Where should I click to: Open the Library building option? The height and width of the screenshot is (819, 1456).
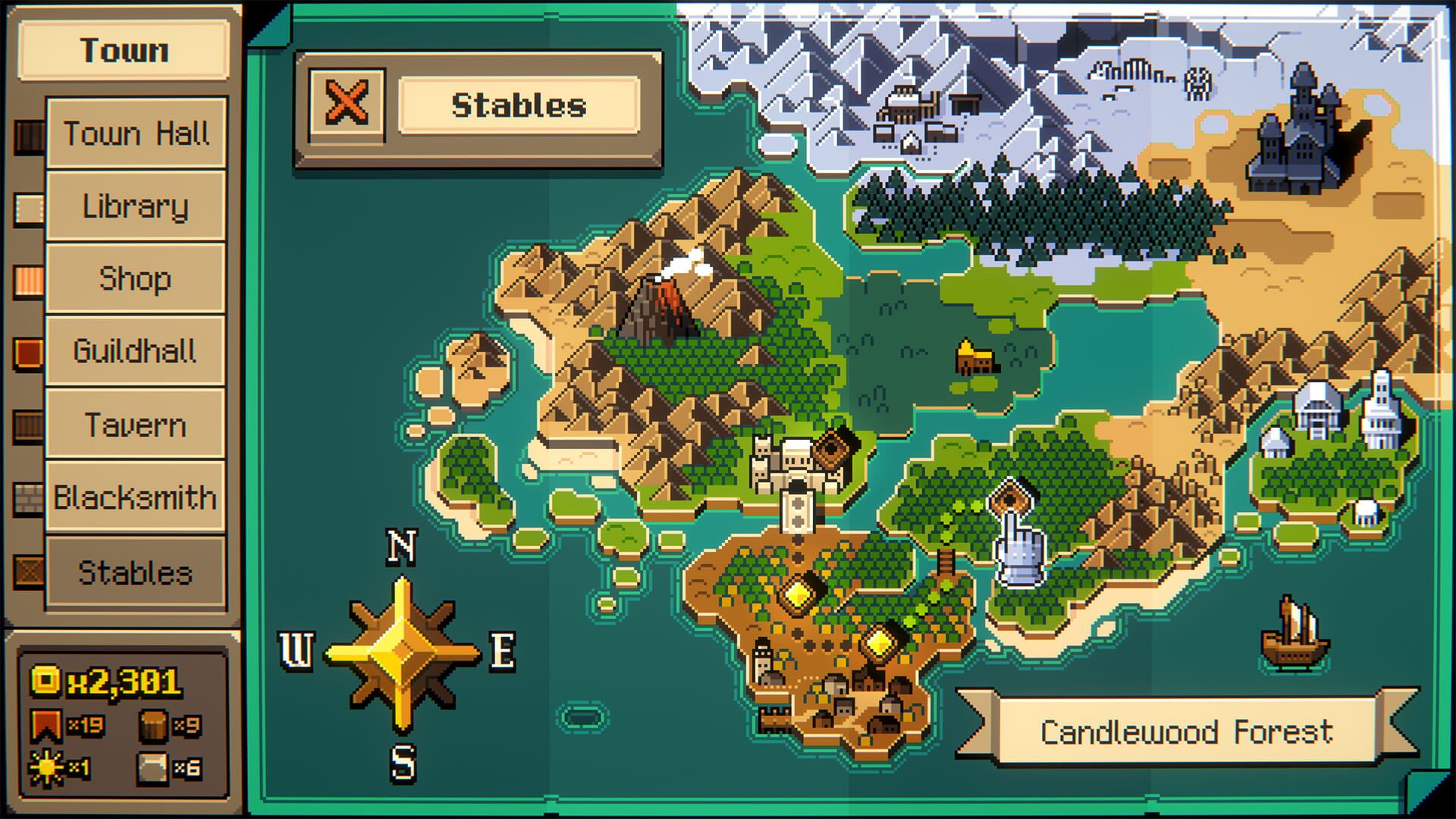(136, 205)
